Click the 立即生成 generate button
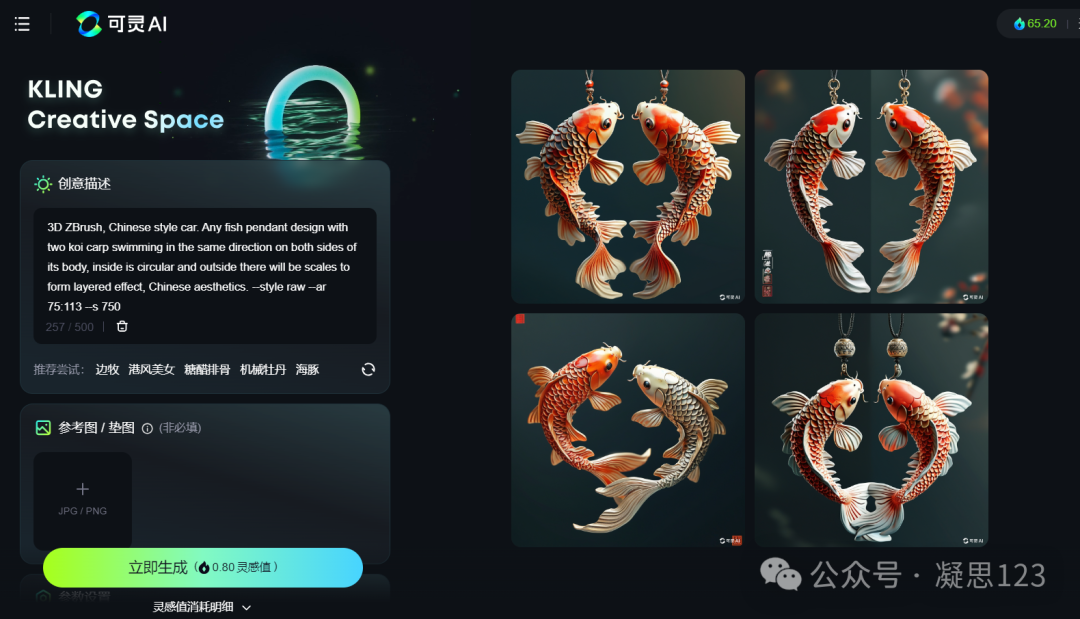1080x619 pixels. pos(202,568)
